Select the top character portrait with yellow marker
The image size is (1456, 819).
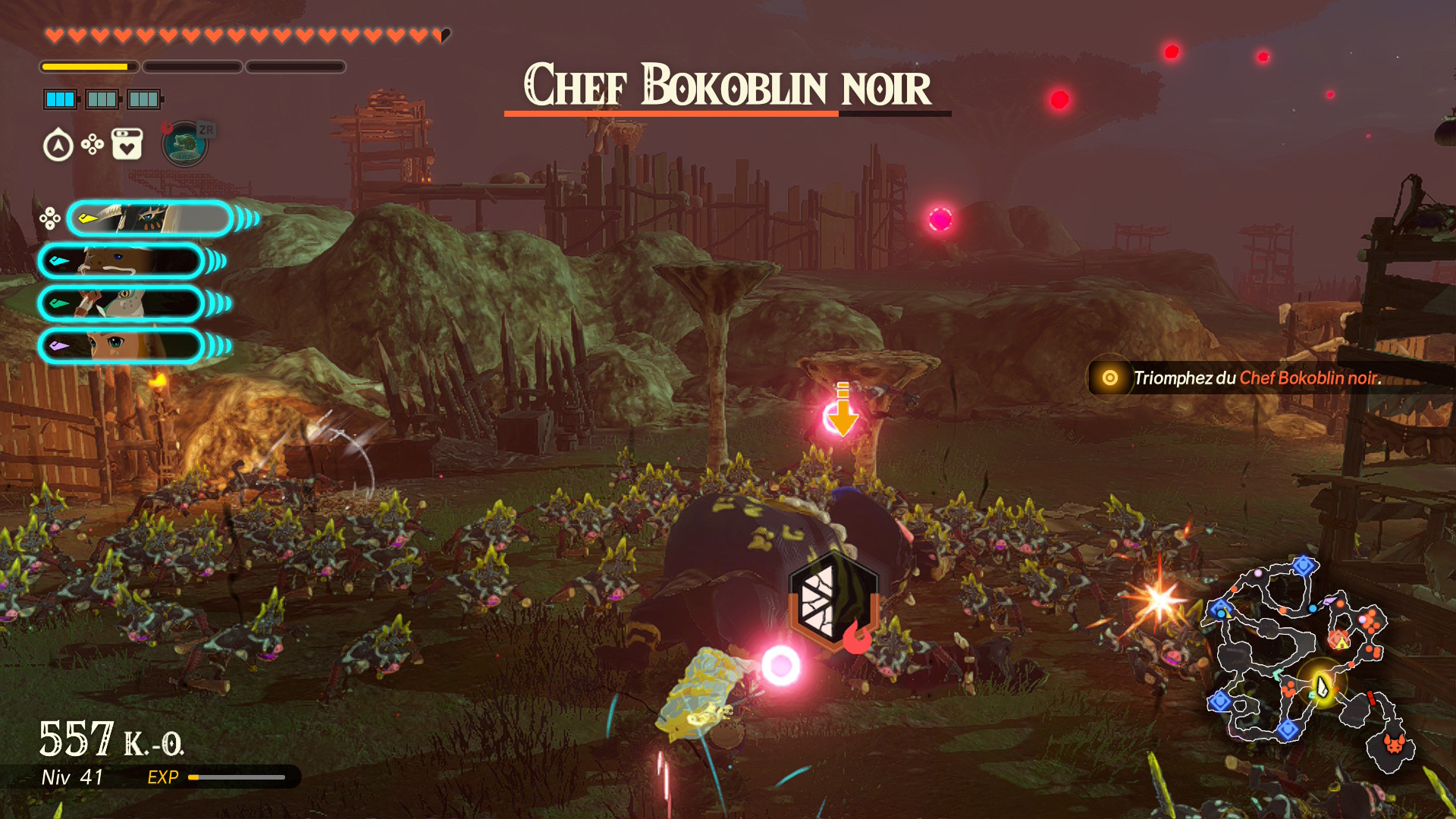coord(150,218)
